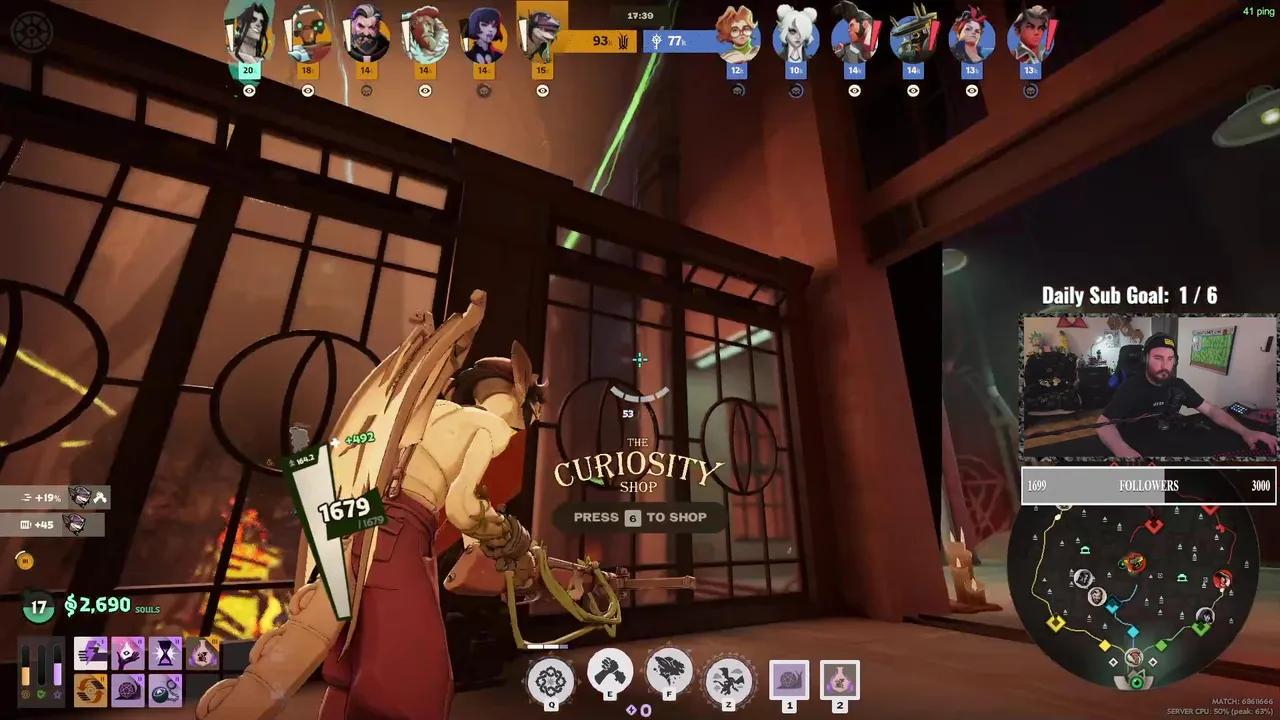Click the Followers progress bar
Viewport: 1280px width, 720px height.
point(1146,485)
